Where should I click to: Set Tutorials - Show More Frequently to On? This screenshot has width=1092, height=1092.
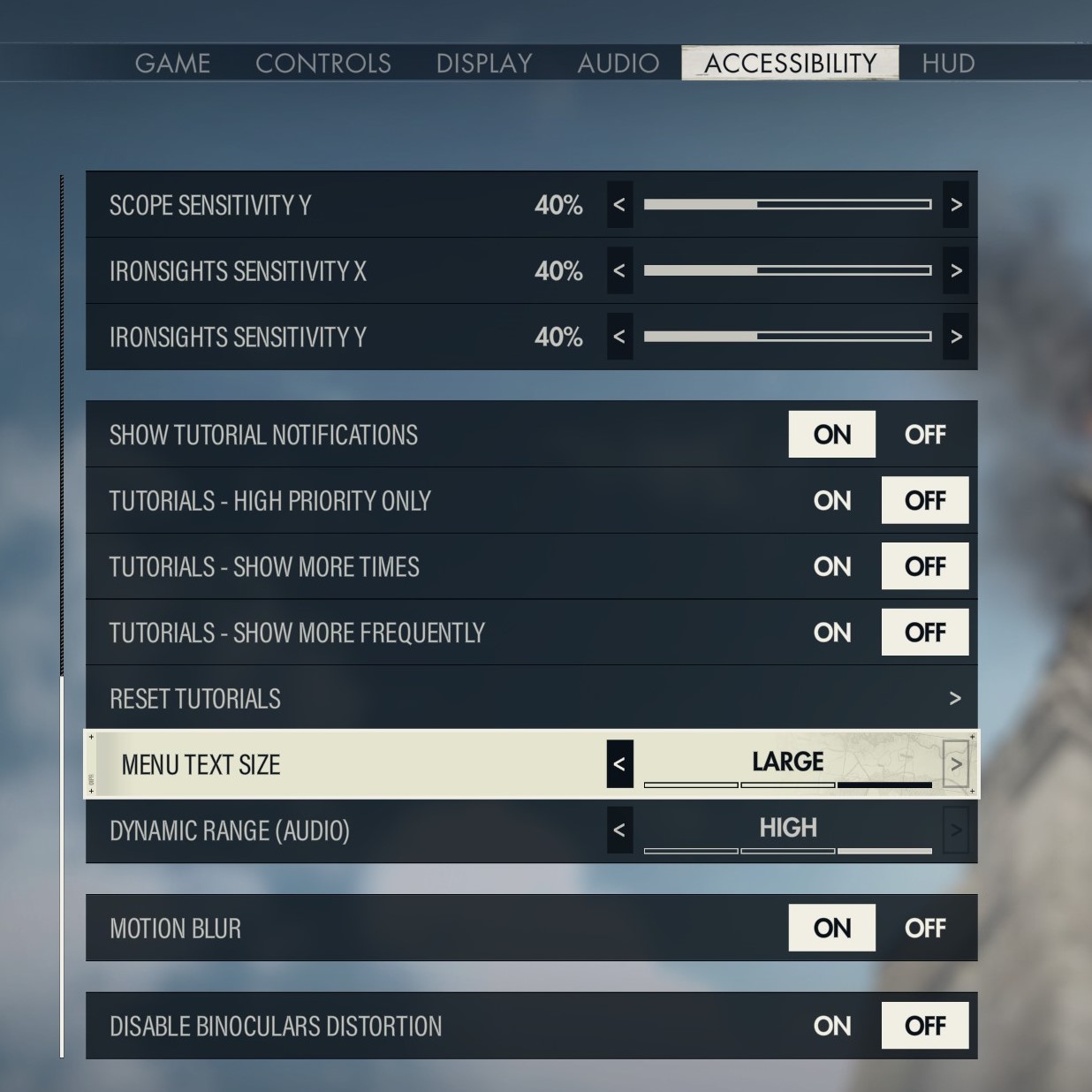pos(831,633)
